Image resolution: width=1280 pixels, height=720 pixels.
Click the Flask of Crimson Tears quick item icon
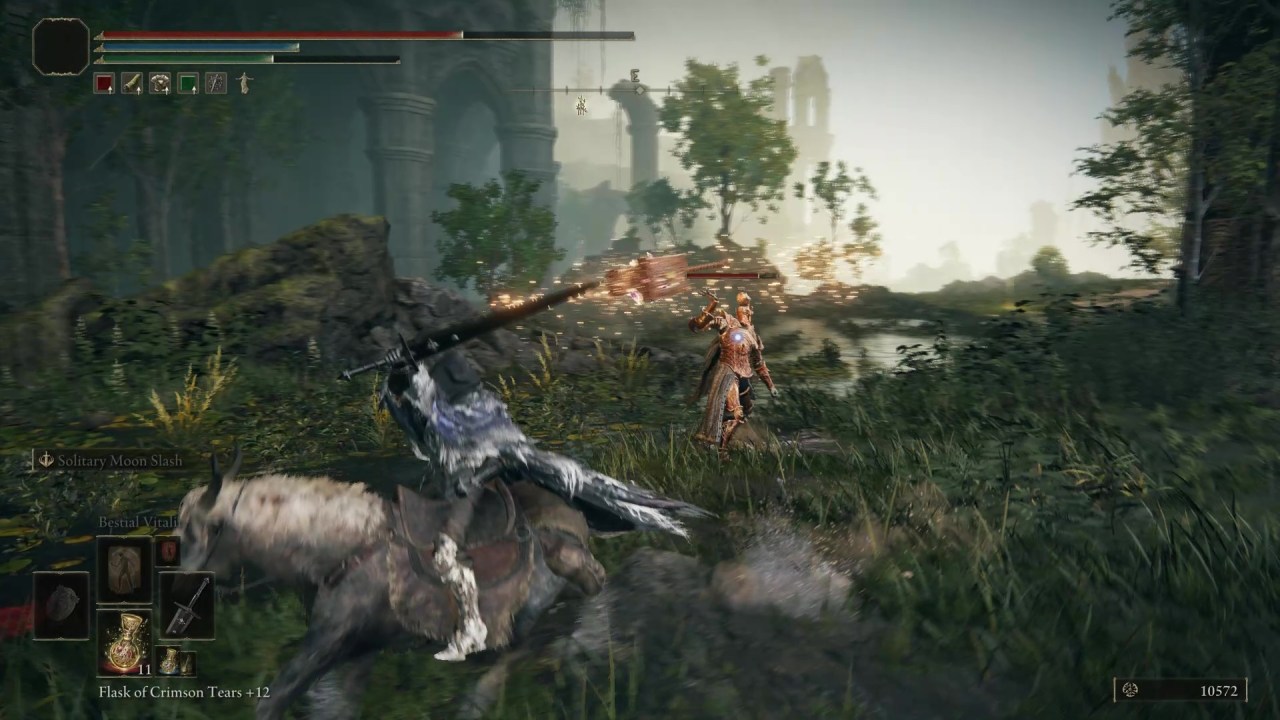[124, 644]
